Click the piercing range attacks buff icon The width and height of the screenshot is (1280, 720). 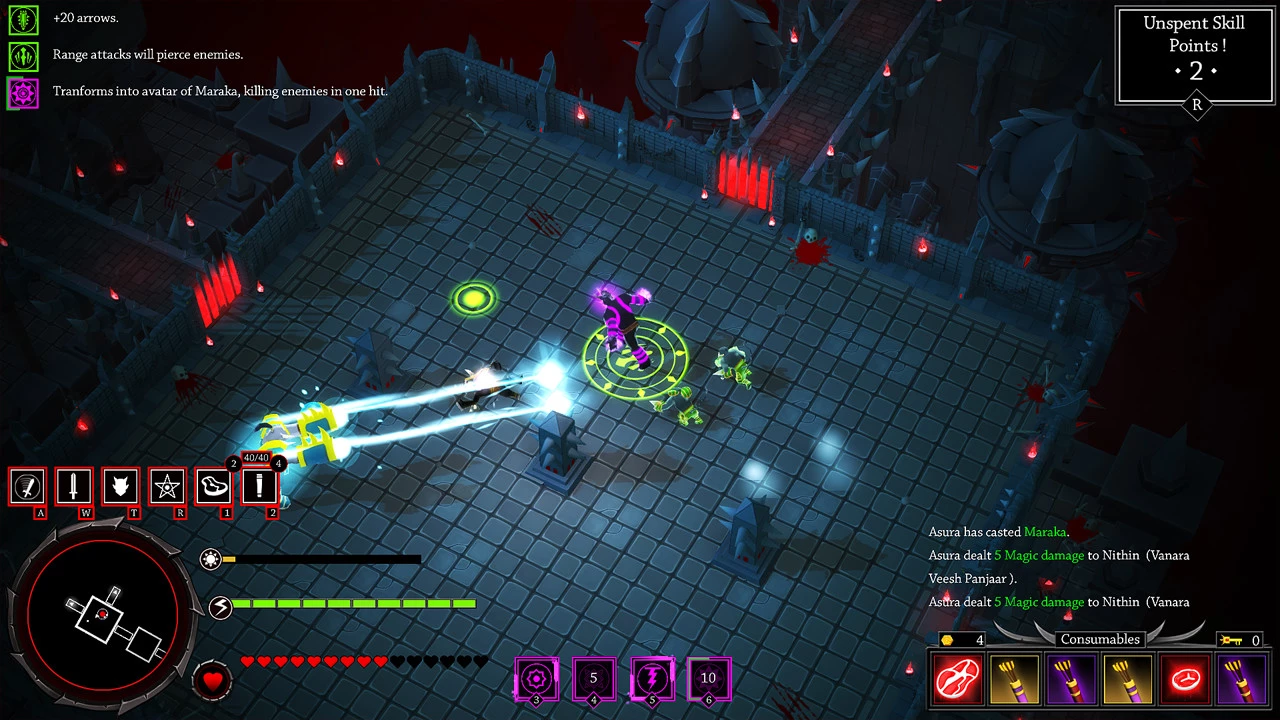click(23, 54)
